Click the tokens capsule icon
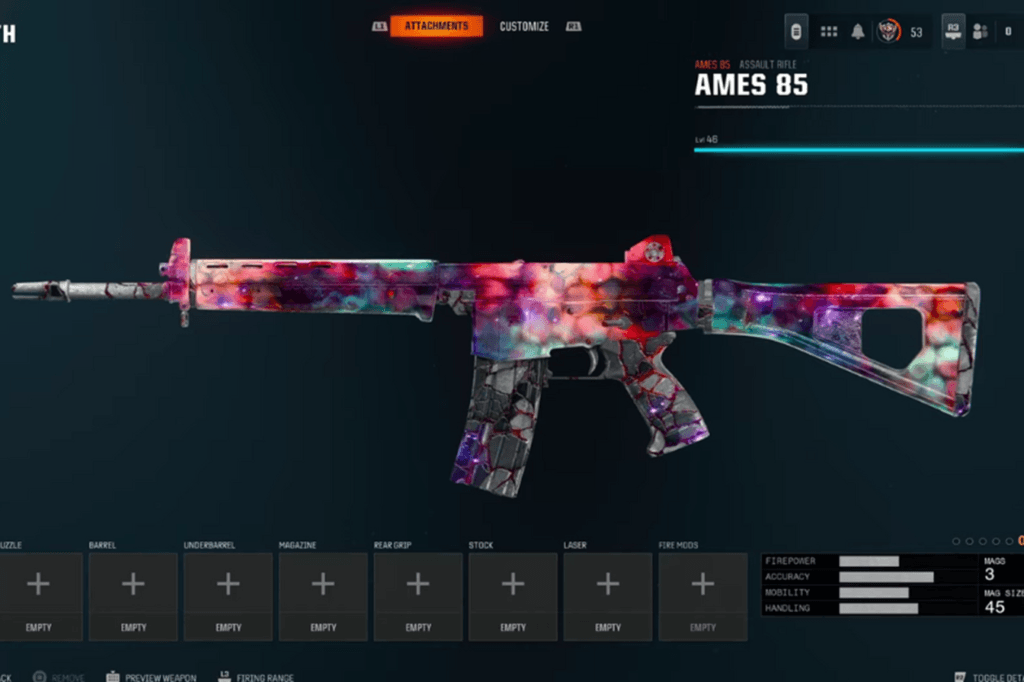This screenshot has height=682, width=1024. (796, 32)
